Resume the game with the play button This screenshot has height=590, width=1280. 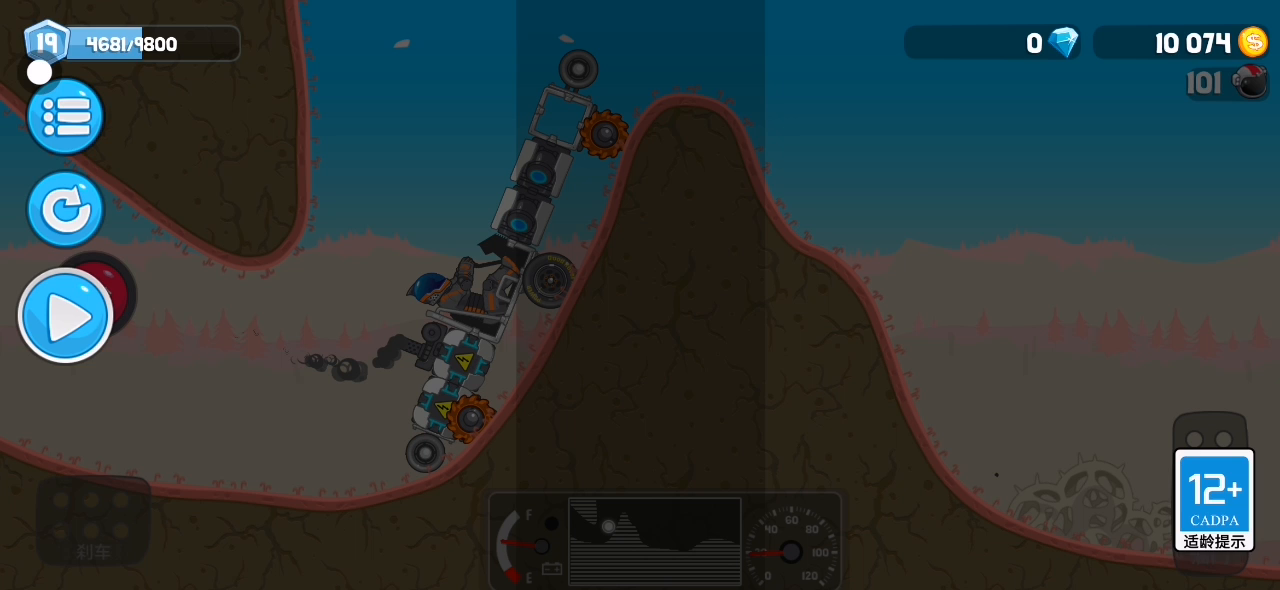point(66,316)
